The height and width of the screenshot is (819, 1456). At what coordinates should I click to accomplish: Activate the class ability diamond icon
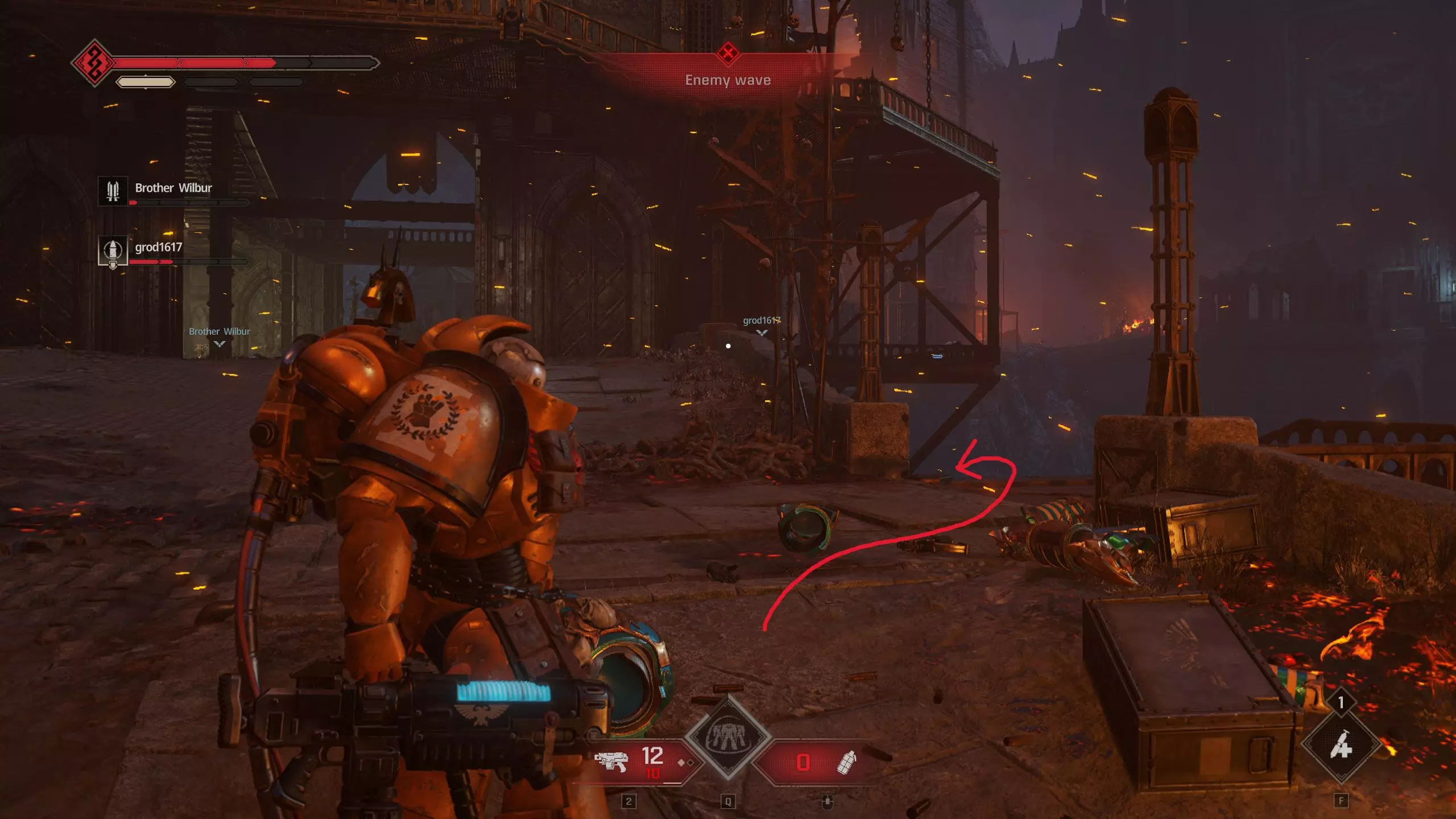pos(728,738)
